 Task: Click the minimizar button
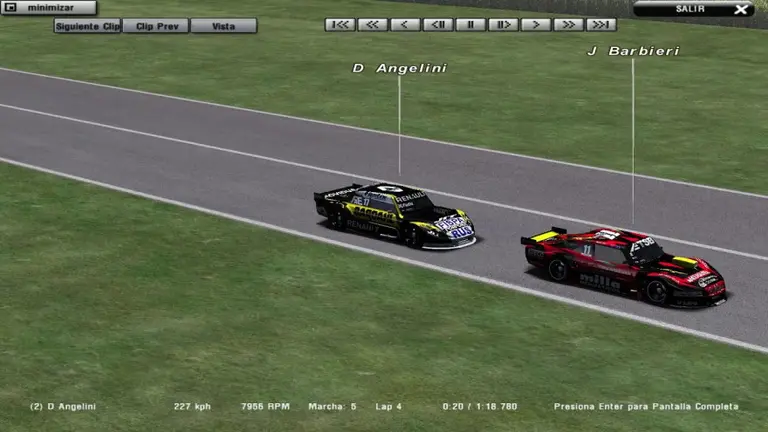tap(49, 8)
